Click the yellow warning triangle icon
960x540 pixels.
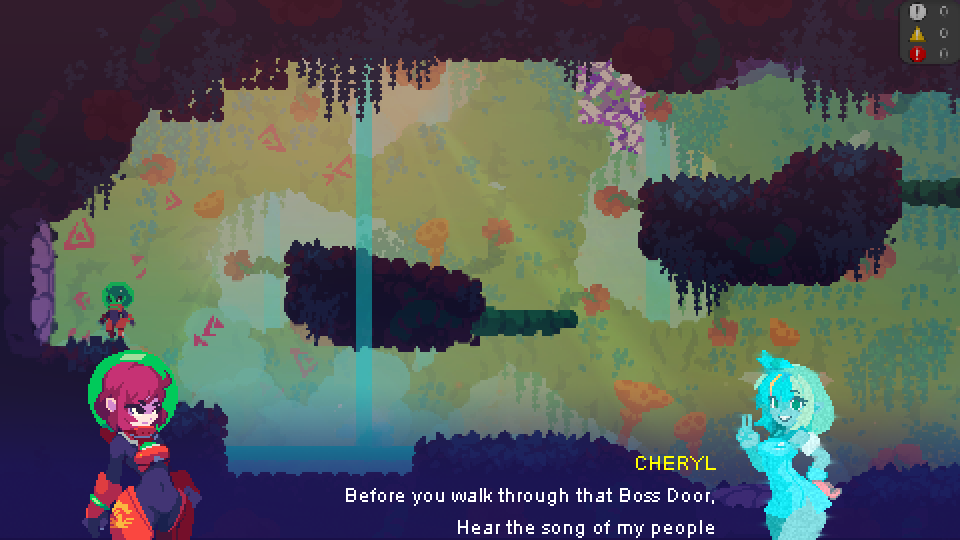click(x=918, y=33)
